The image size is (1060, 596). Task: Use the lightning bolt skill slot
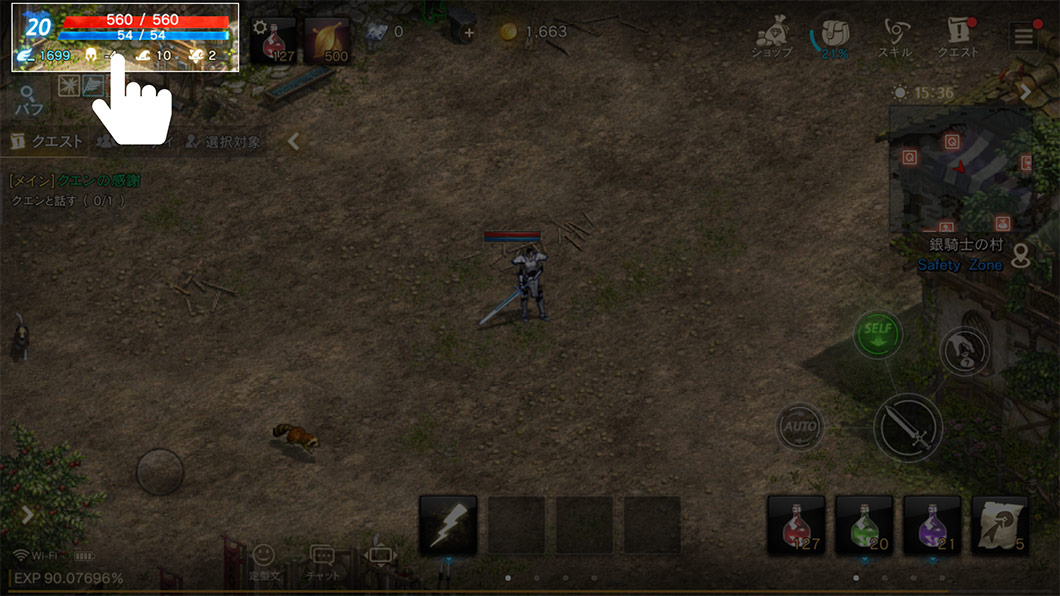[447, 525]
